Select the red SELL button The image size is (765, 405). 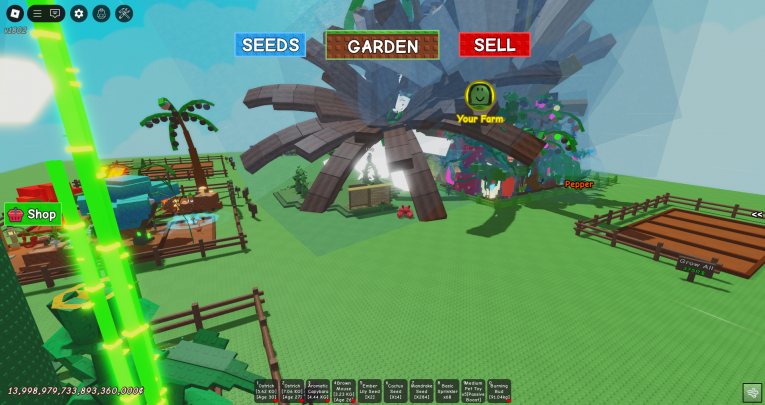(494, 45)
